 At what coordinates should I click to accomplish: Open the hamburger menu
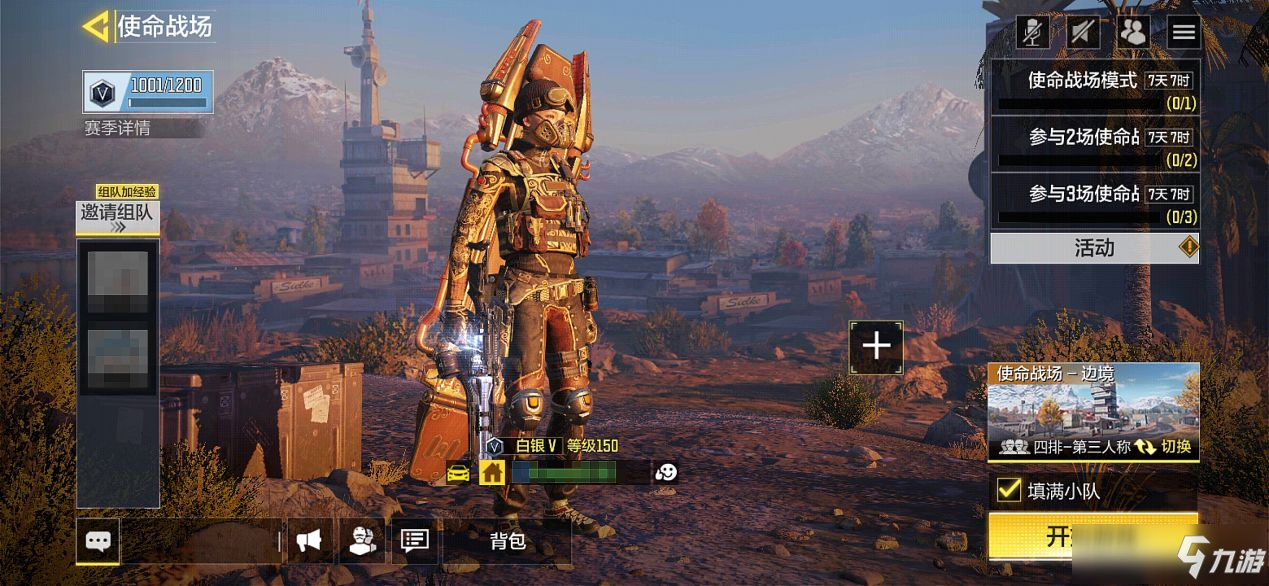click(x=1184, y=32)
